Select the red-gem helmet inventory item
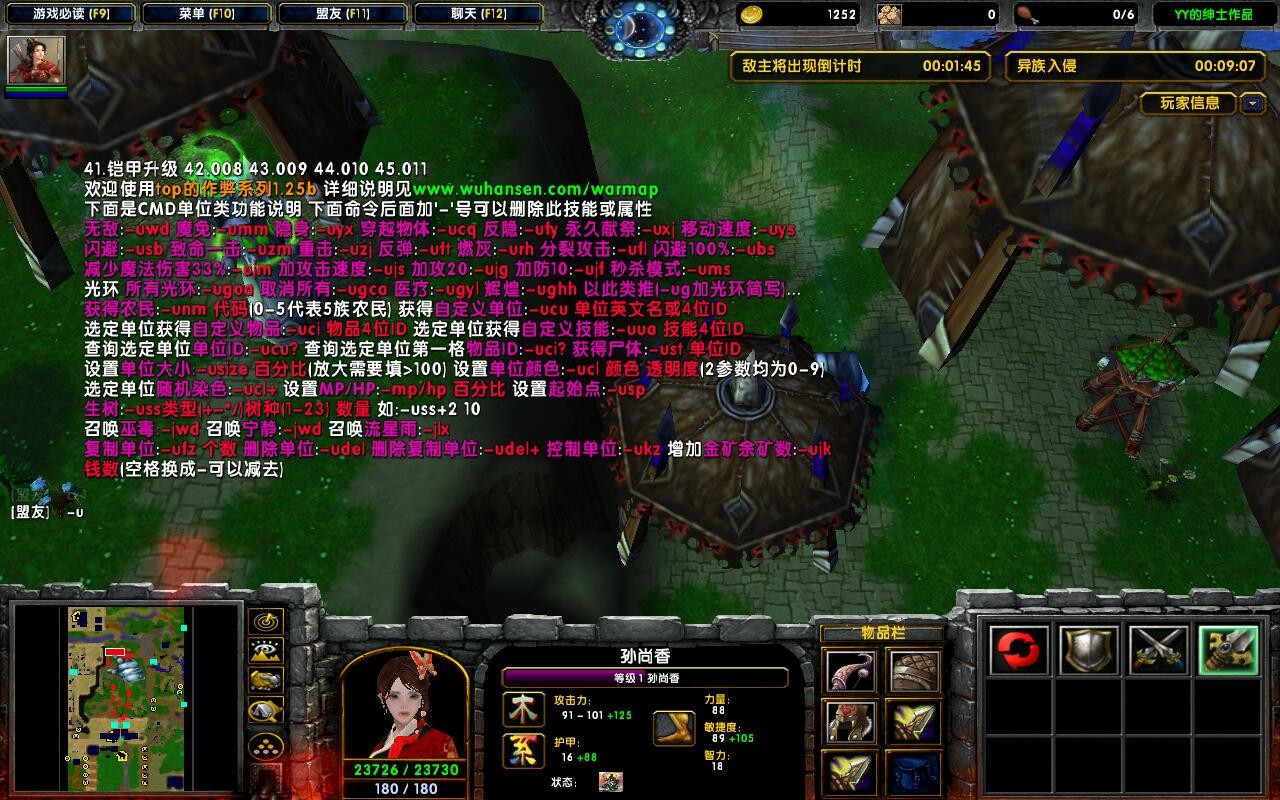1280x800 pixels. tap(850, 722)
